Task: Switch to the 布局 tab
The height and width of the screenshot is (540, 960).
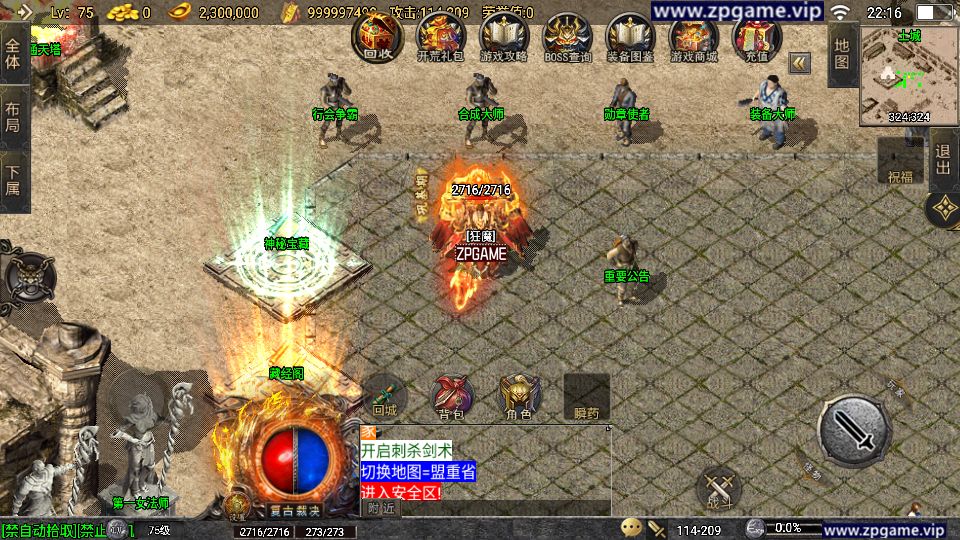Action: pyautogui.click(x=13, y=118)
